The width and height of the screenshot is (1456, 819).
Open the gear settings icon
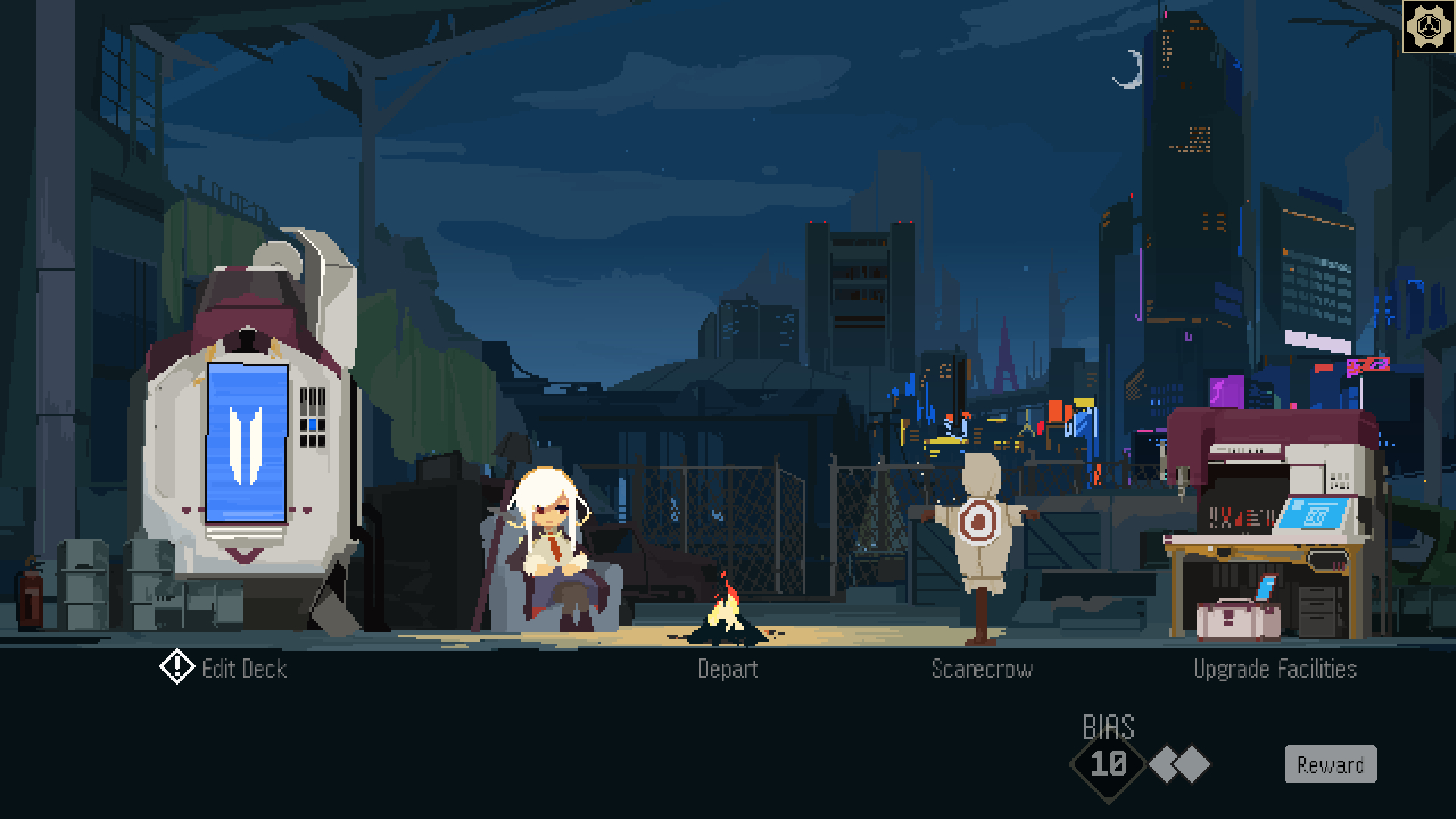point(1429,27)
